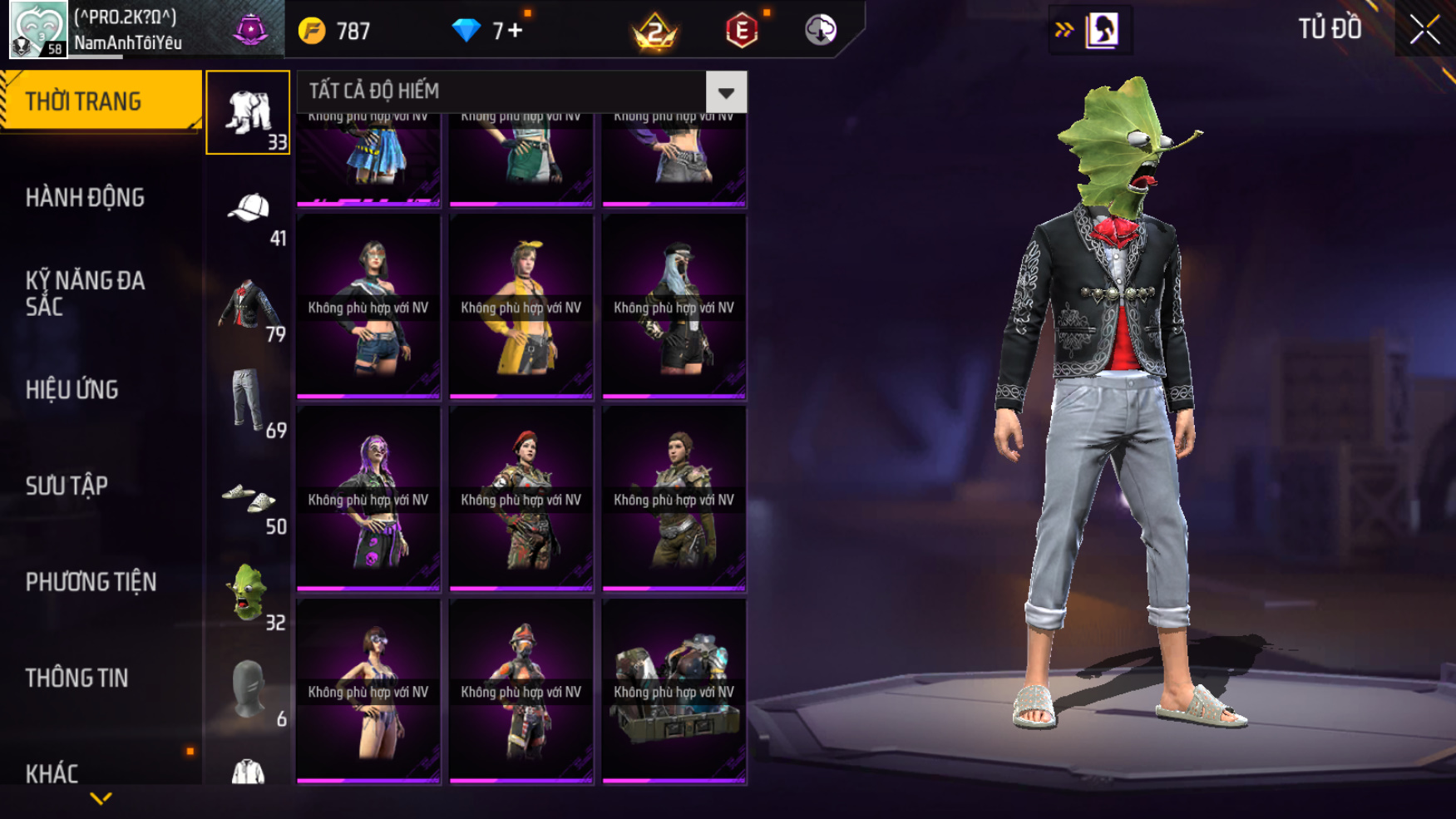
Task: Open the Tất Cả Độ Hiếm rarity dropdown
Action: pyautogui.click(x=725, y=91)
